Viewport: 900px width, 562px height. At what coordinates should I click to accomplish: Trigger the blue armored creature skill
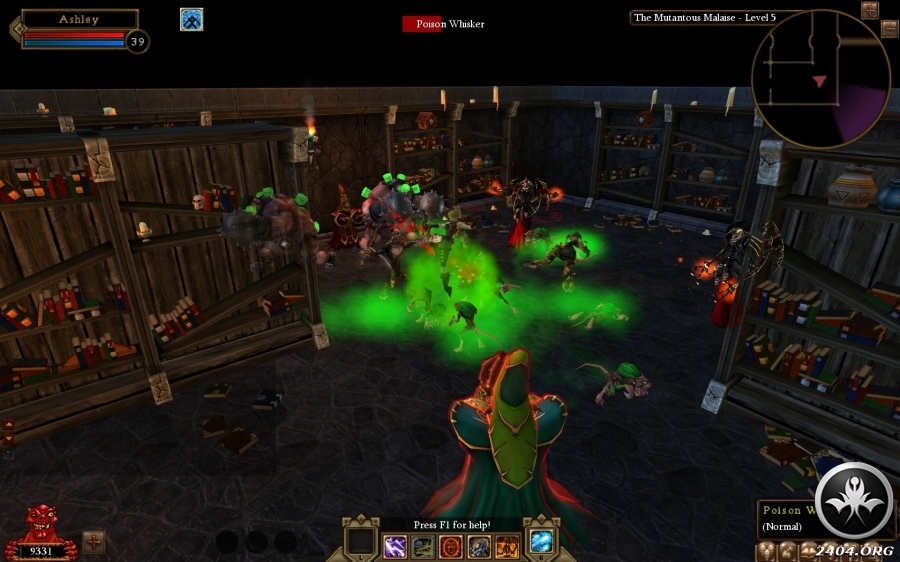pos(479,546)
